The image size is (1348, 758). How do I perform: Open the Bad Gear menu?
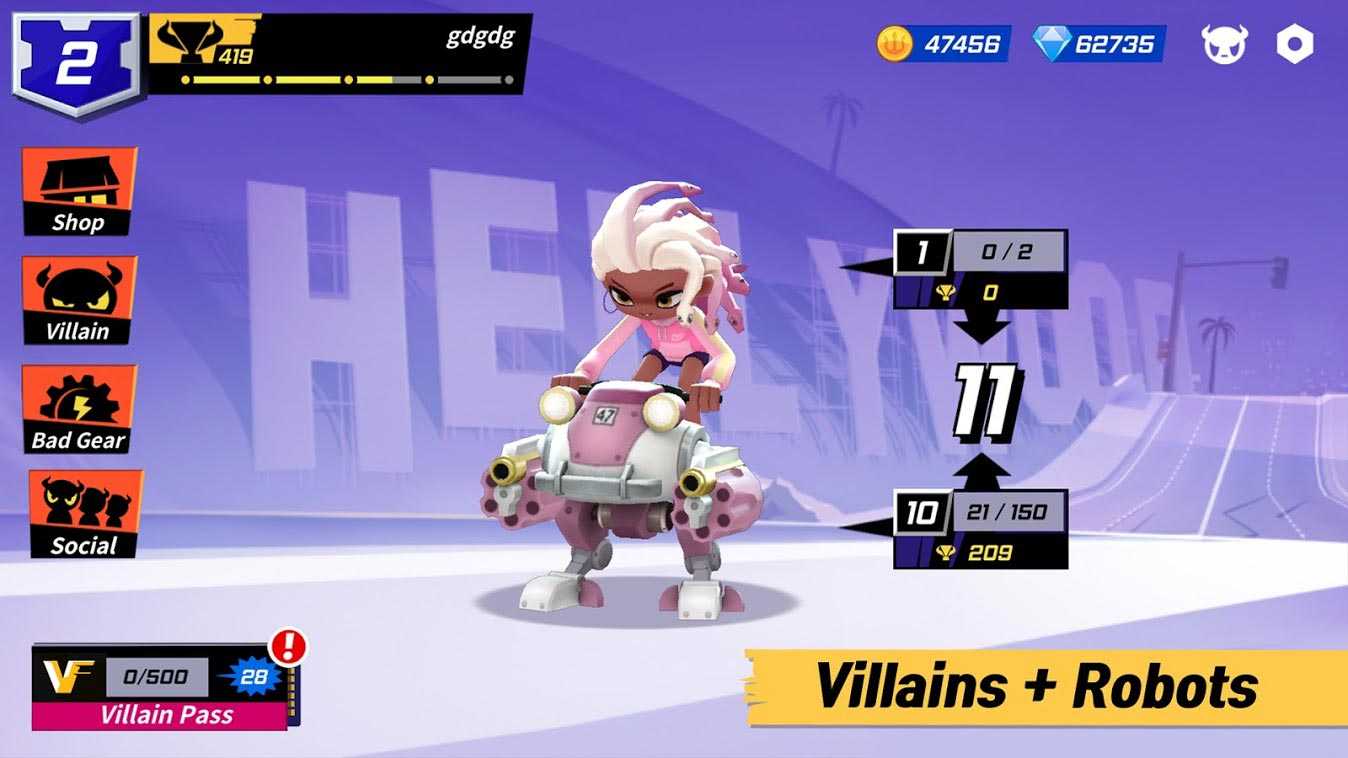pos(79,410)
